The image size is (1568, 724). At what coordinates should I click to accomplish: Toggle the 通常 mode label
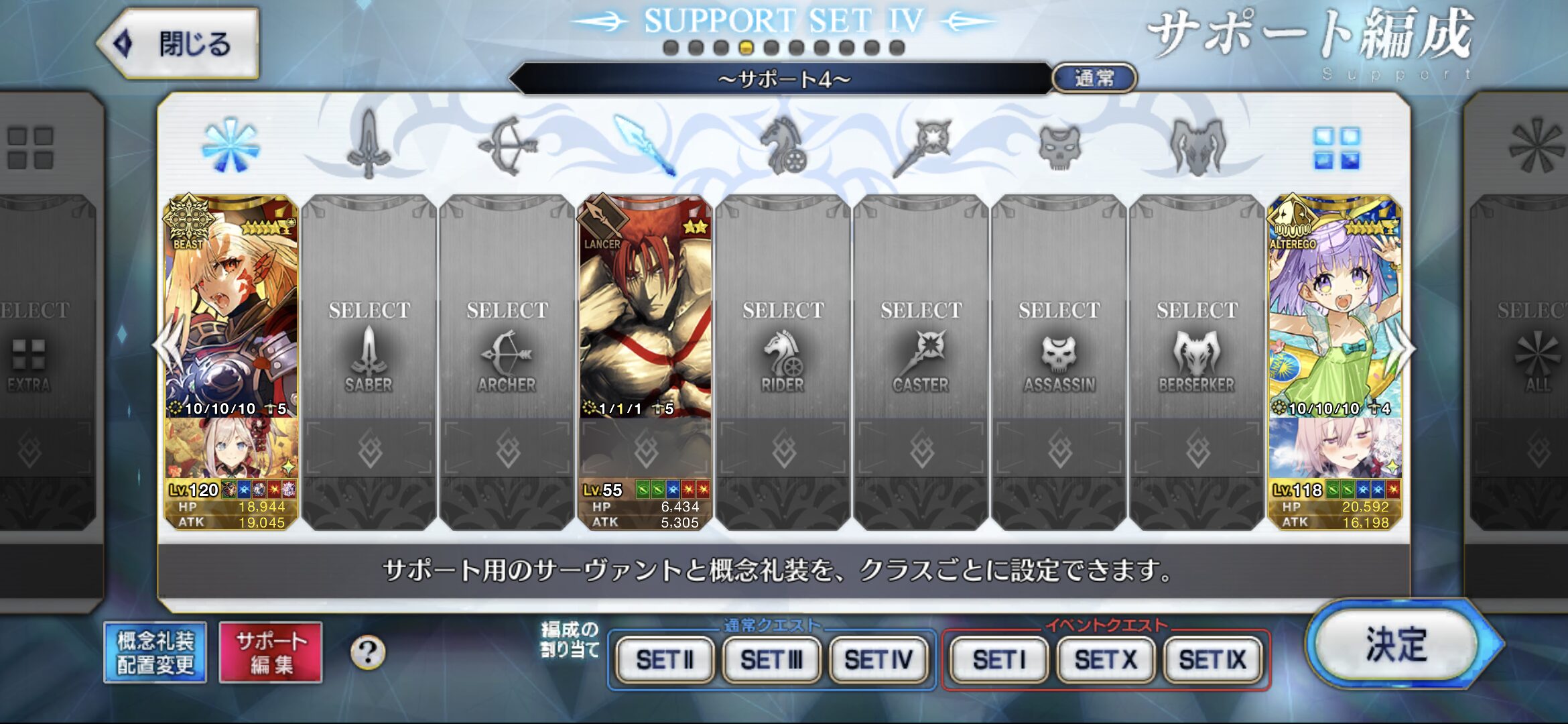pyautogui.click(x=1094, y=78)
